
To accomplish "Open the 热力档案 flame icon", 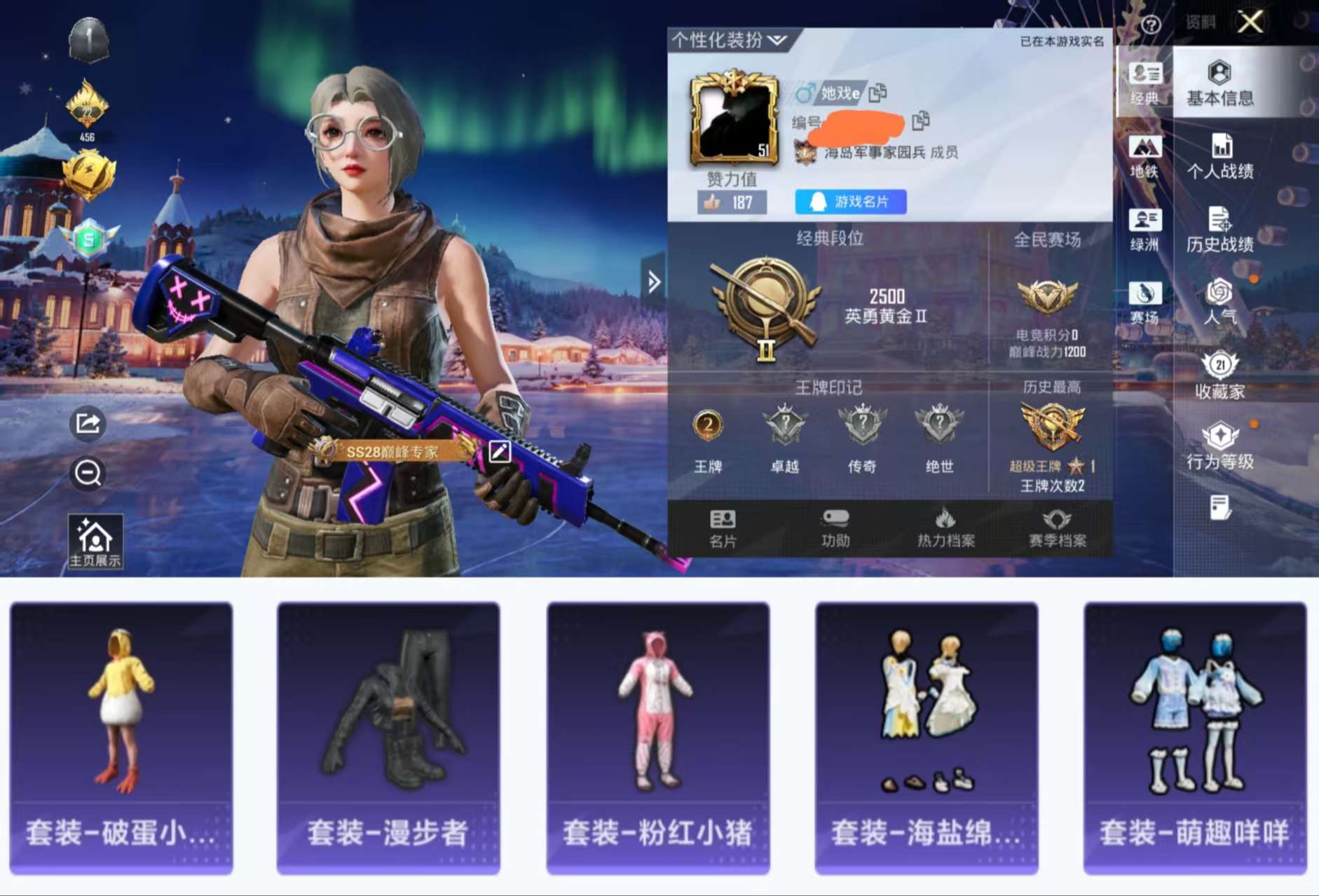I will 945,528.
